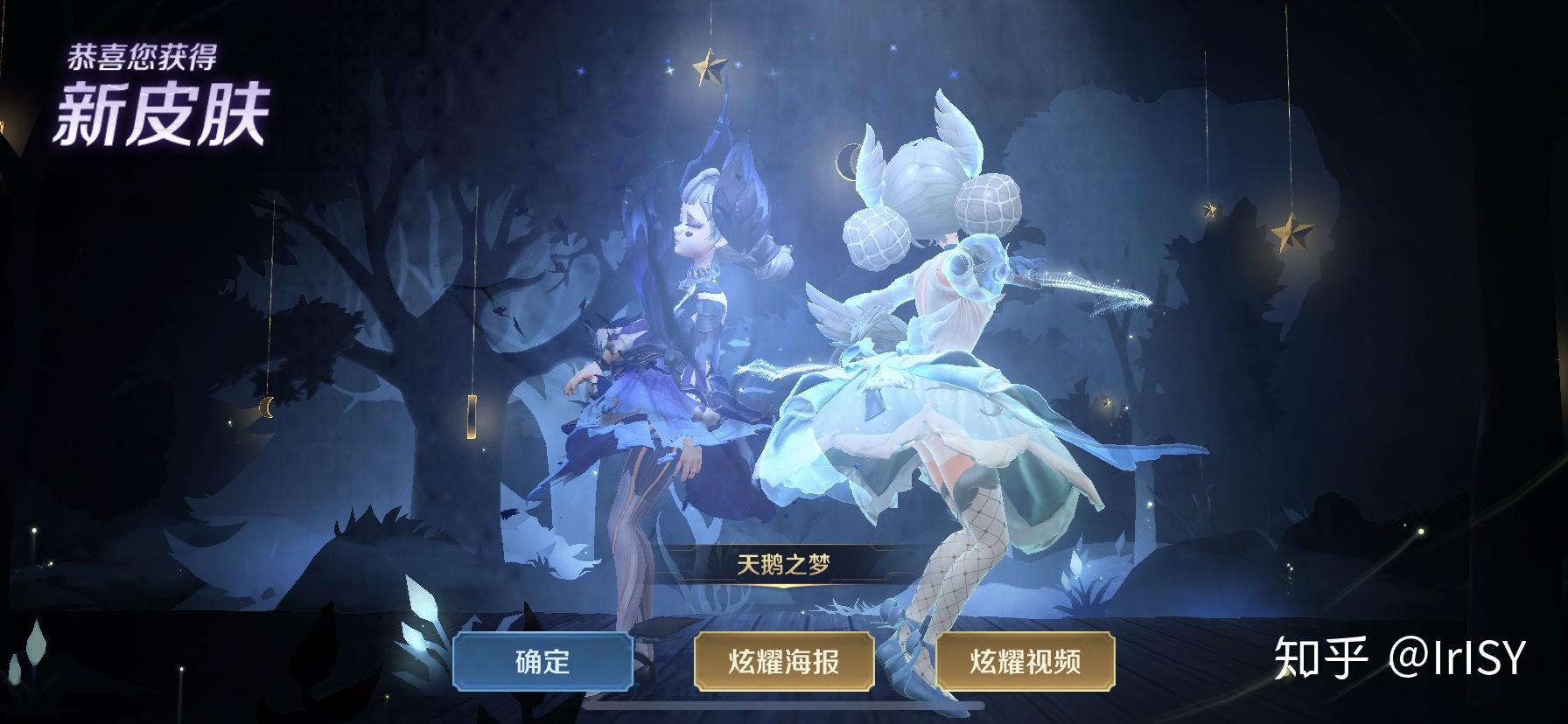
Task: Click the small gold bar ornament hanging left
Action: 472,417
